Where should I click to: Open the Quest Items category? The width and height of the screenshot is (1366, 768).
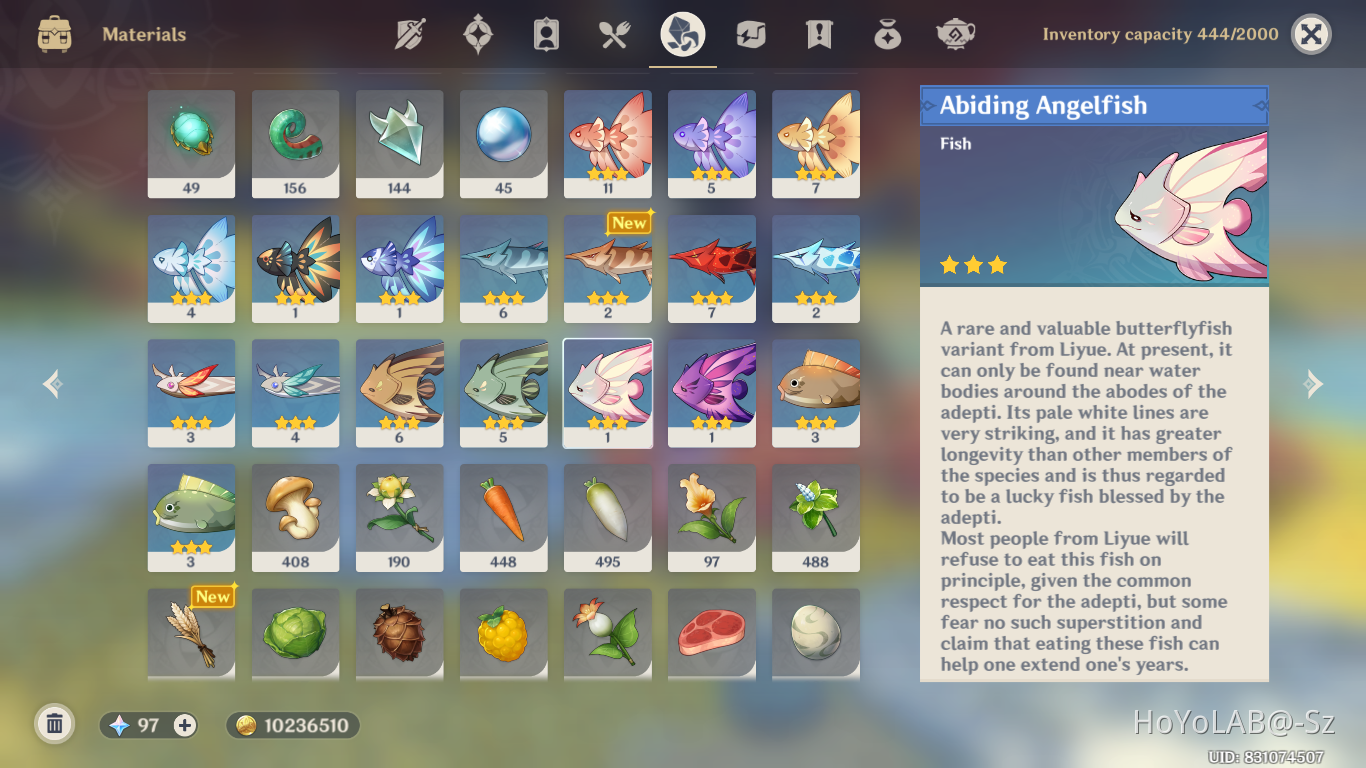tap(817, 33)
